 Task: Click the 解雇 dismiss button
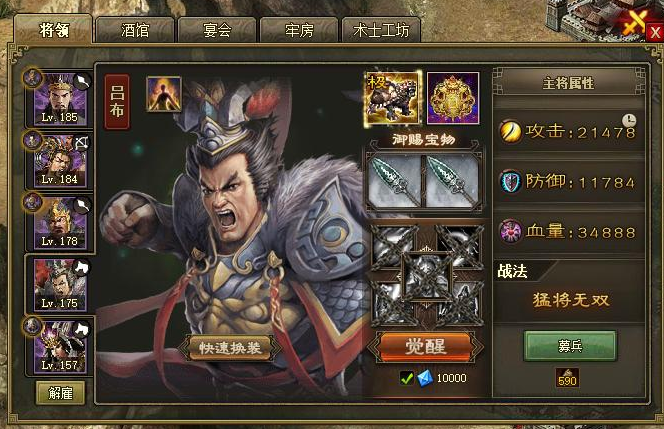point(60,392)
